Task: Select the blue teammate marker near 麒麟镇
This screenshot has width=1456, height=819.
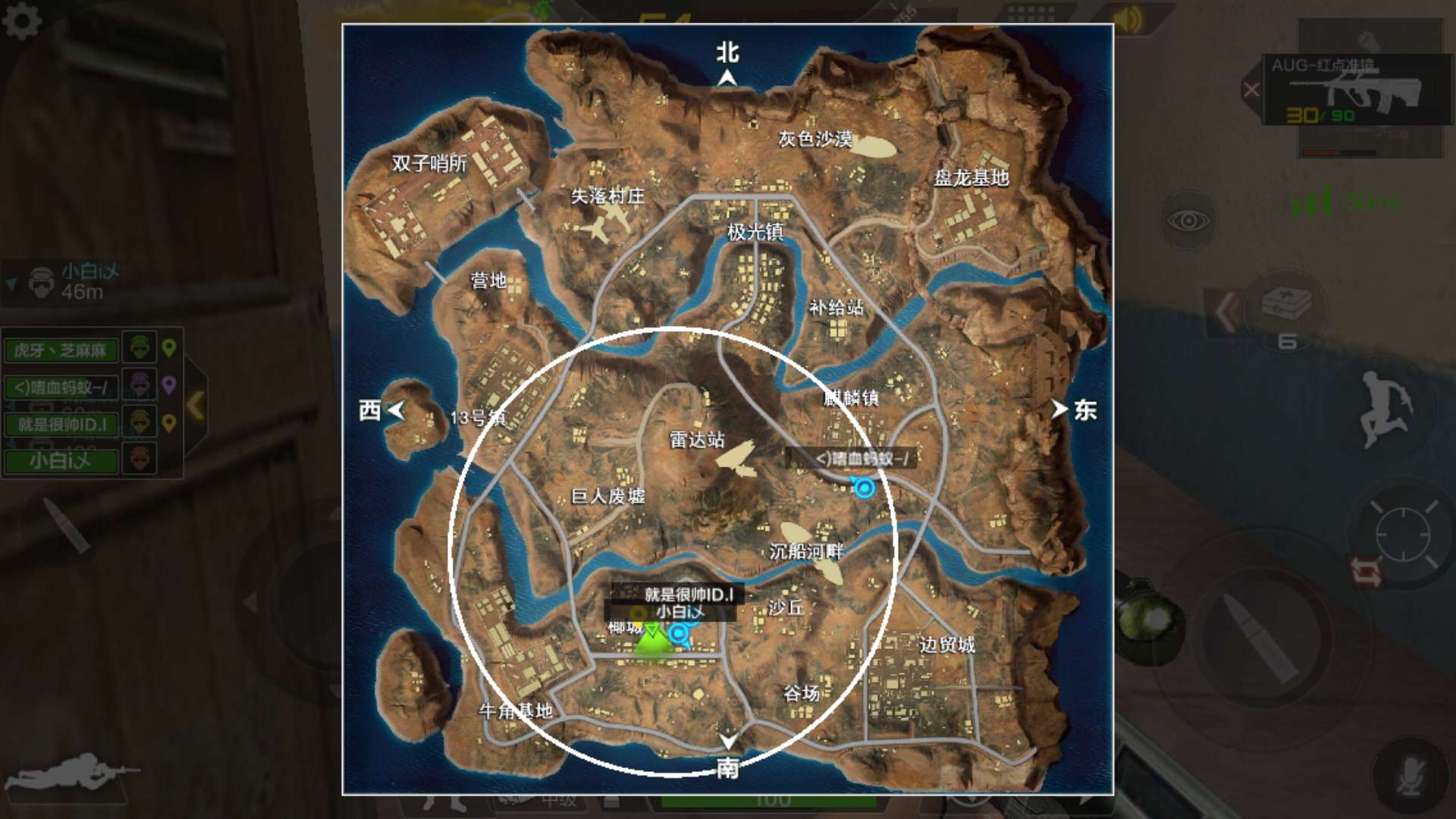Action: click(864, 487)
